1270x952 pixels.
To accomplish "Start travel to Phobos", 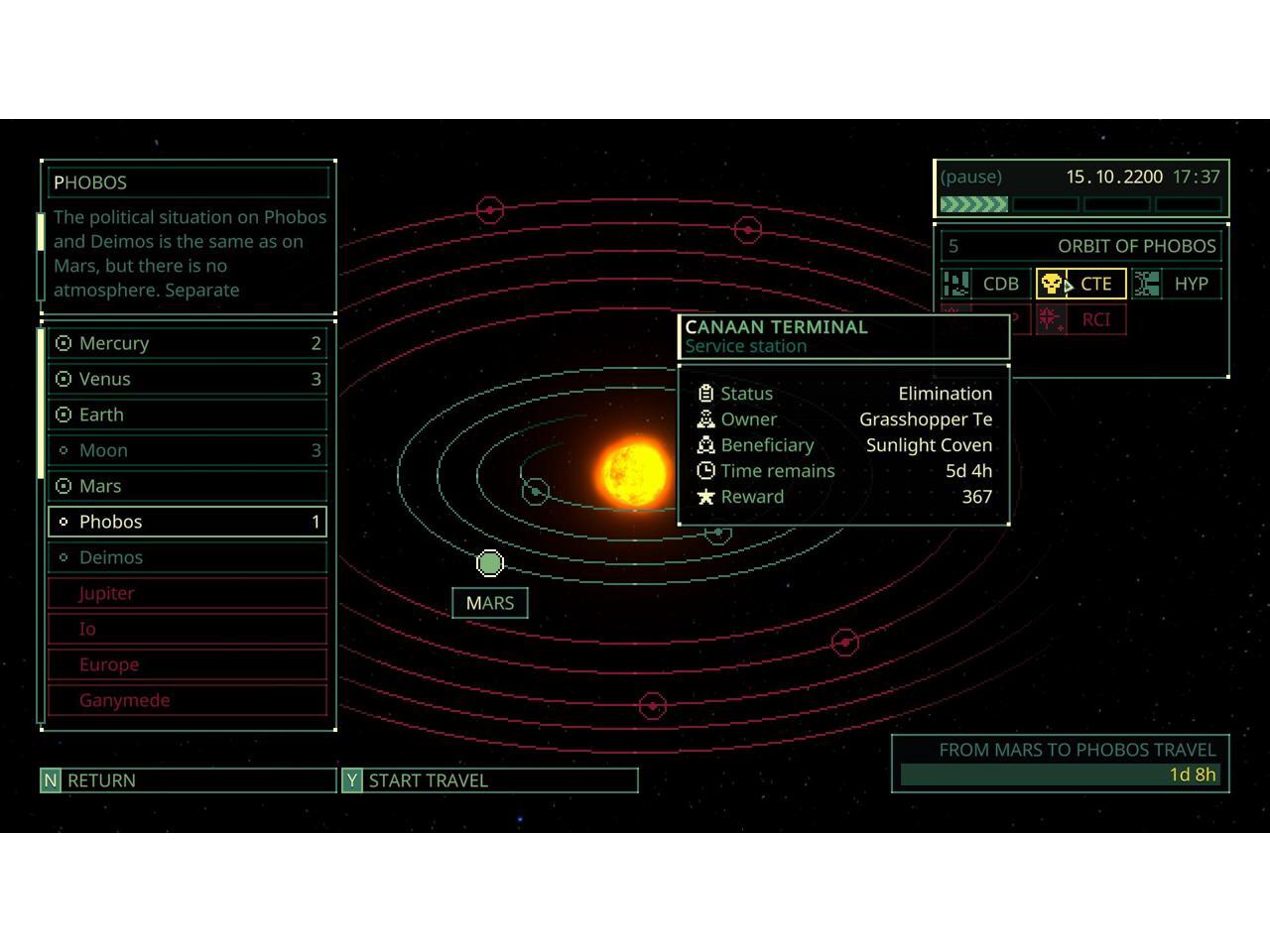I will click(489, 780).
